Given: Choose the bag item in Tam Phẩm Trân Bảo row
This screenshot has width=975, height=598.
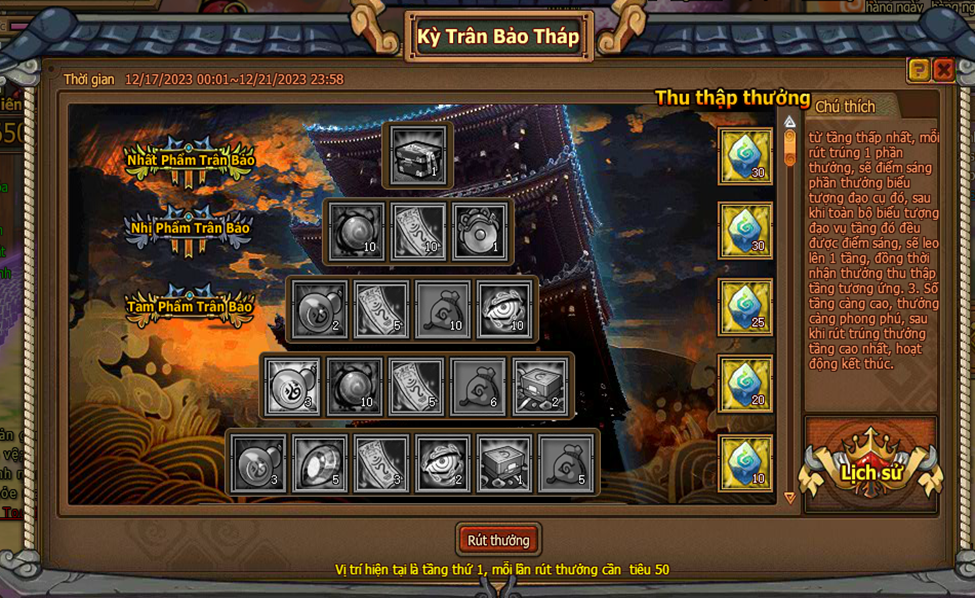Looking at the screenshot, I should [443, 308].
